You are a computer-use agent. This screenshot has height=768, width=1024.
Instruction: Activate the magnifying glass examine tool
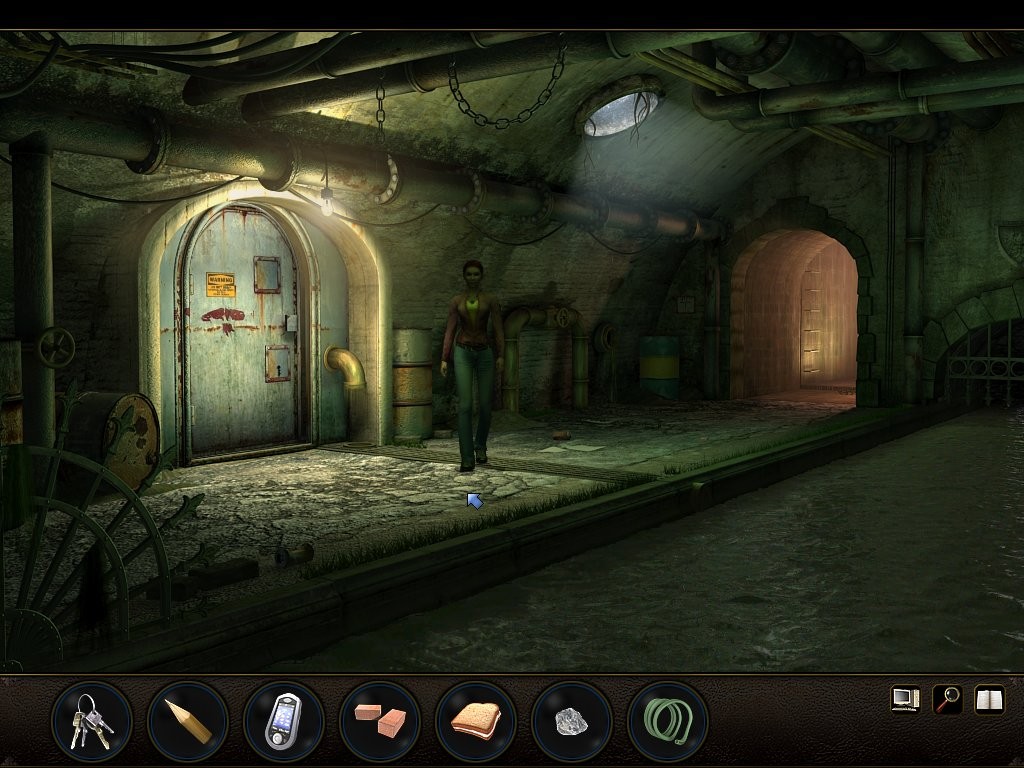point(947,699)
